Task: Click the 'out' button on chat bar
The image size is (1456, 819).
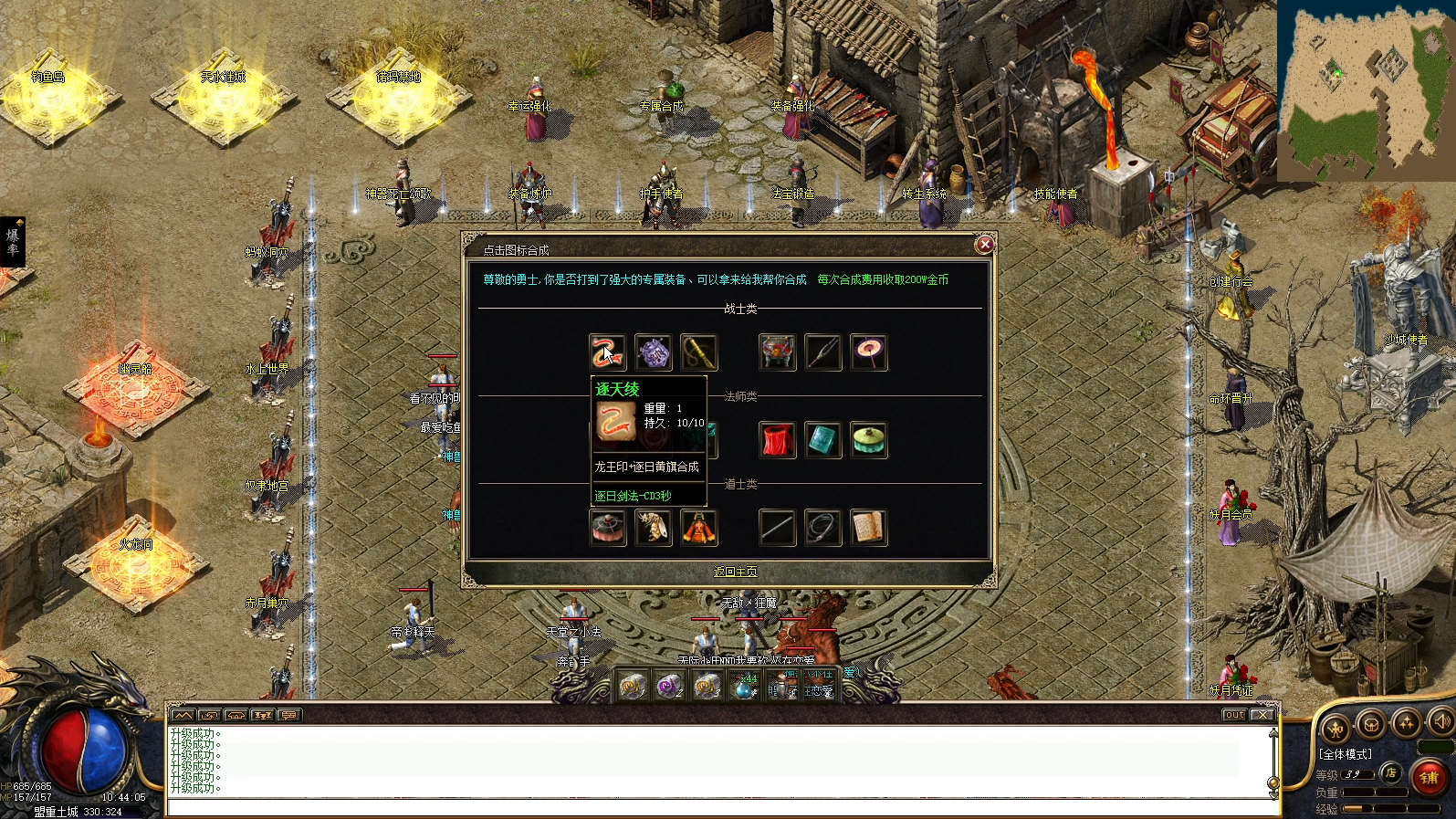Action: point(1234,715)
